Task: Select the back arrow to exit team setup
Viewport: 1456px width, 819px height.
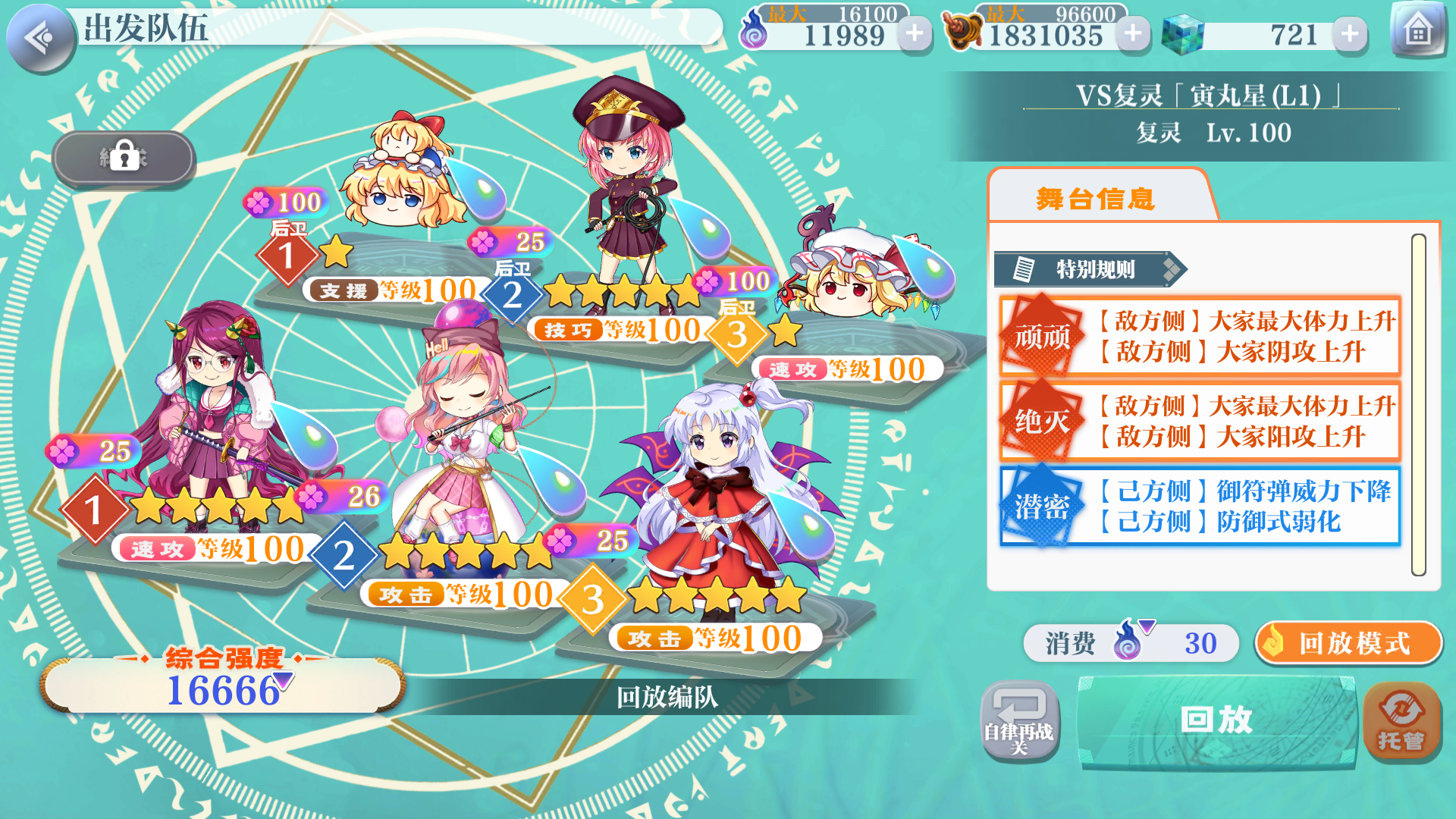Action: pos(42,36)
